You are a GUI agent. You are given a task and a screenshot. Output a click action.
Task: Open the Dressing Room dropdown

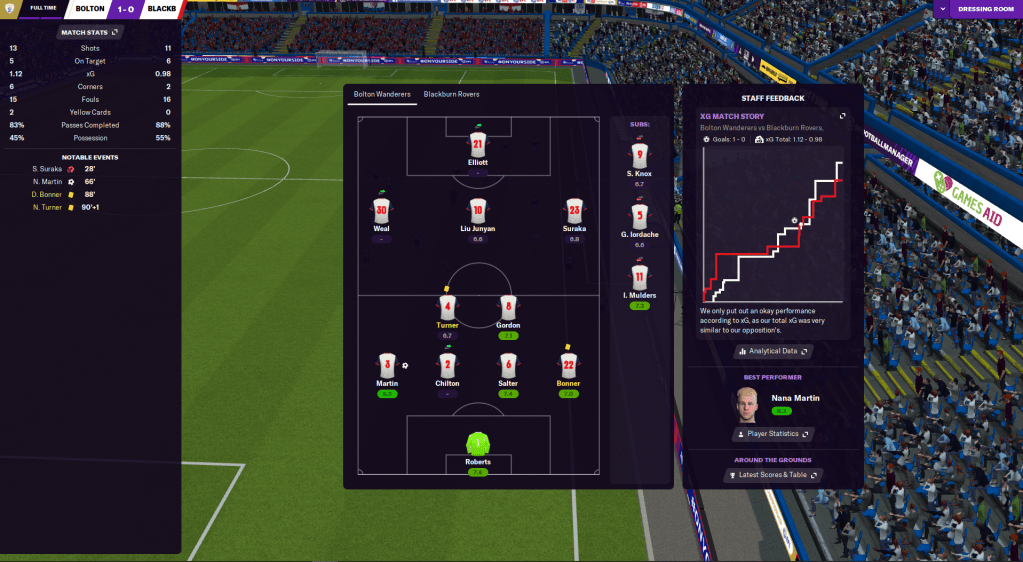(x=977, y=10)
